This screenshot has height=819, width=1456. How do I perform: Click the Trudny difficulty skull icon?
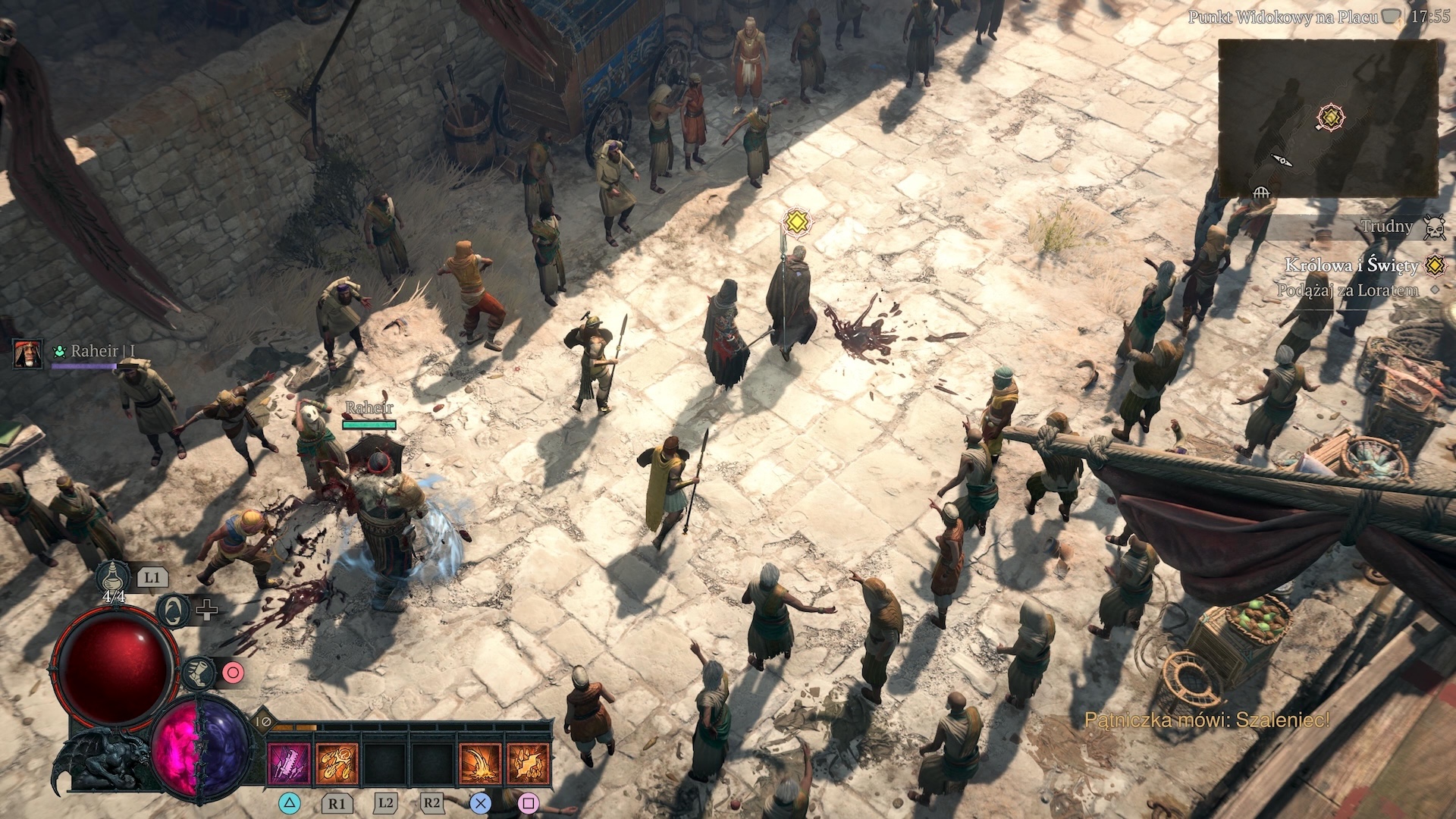(x=1433, y=227)
